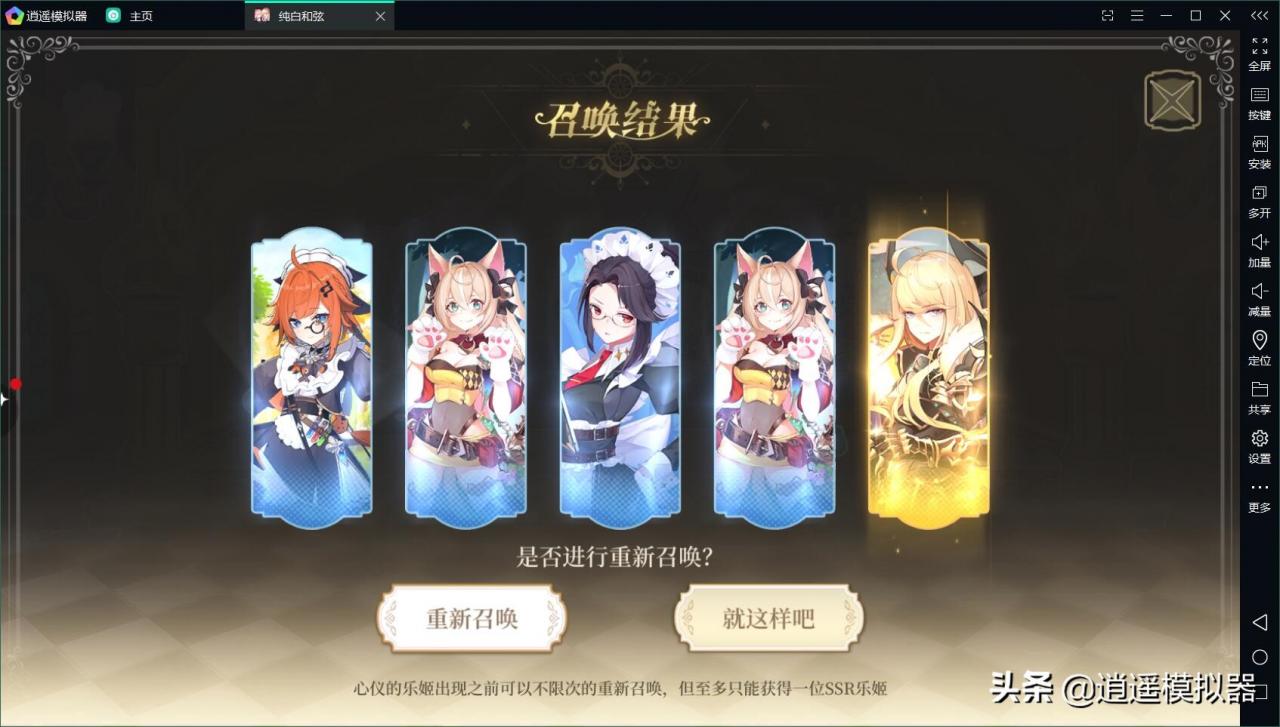Click the 就这样吧 (accept results) button

coord(769,618)
